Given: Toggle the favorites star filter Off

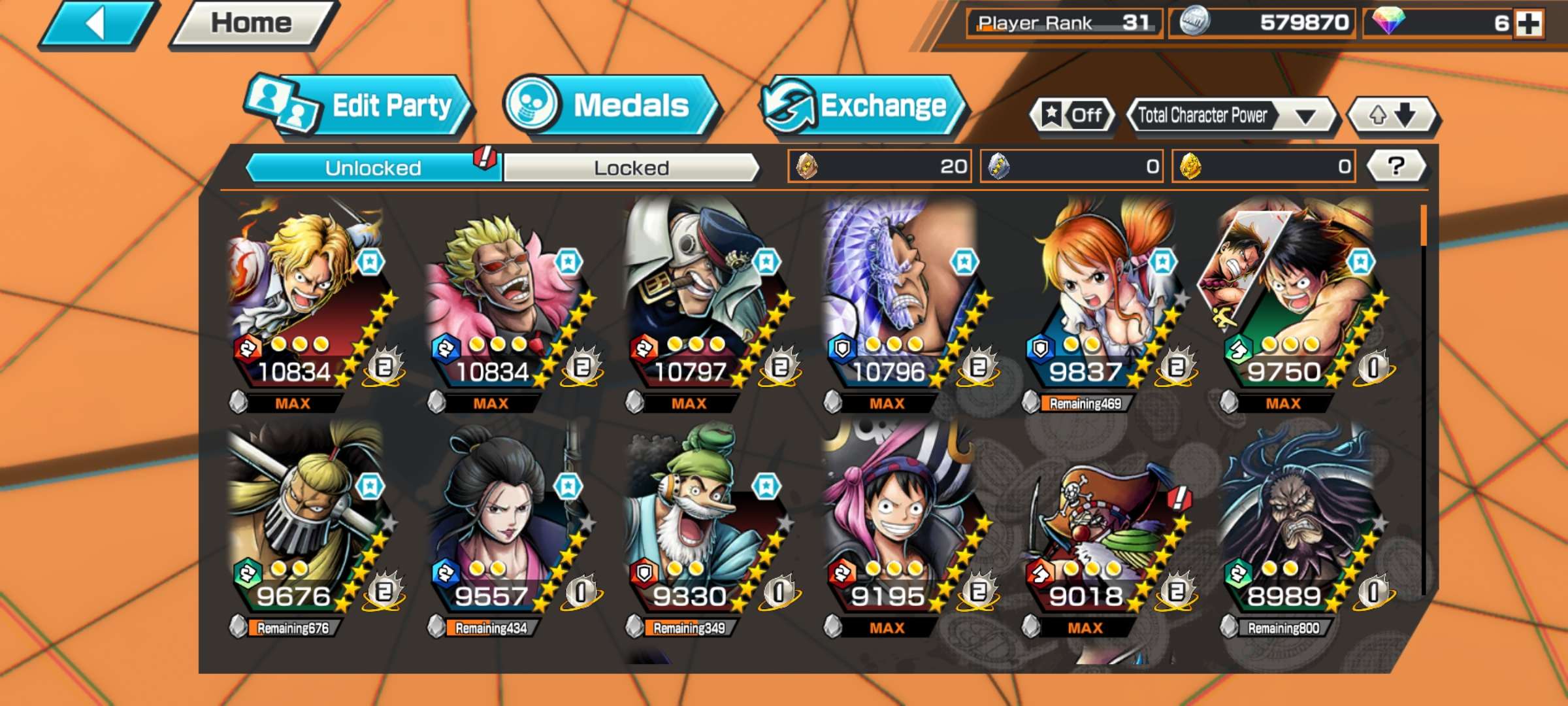Looking at the screenshot, I should click(x=1073, y=116).
